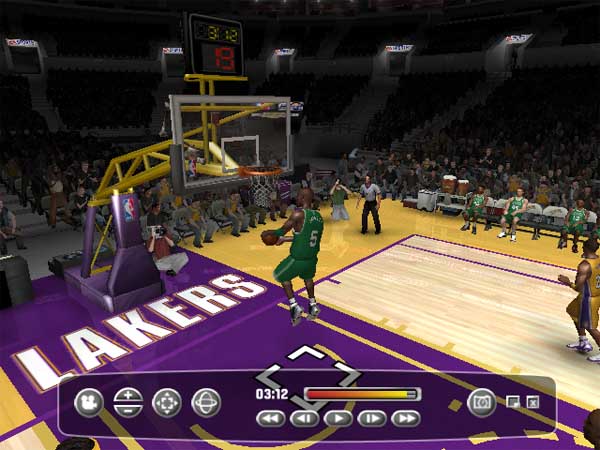
Task: Play the instant replay
Action: click(x=338, y=418)
